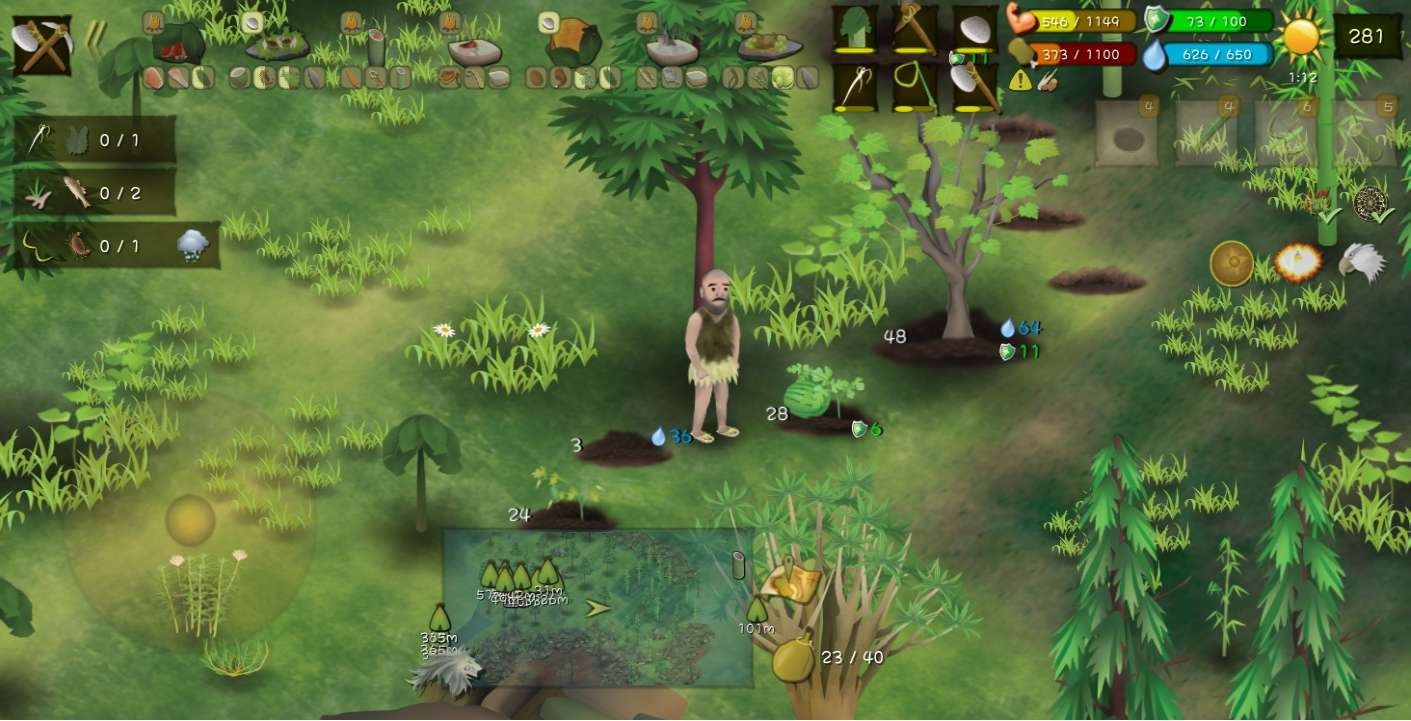Viewport: 1411px width, 721px height.
Task: Select the raw meat on leaf recipe
Action: [178, 44]
